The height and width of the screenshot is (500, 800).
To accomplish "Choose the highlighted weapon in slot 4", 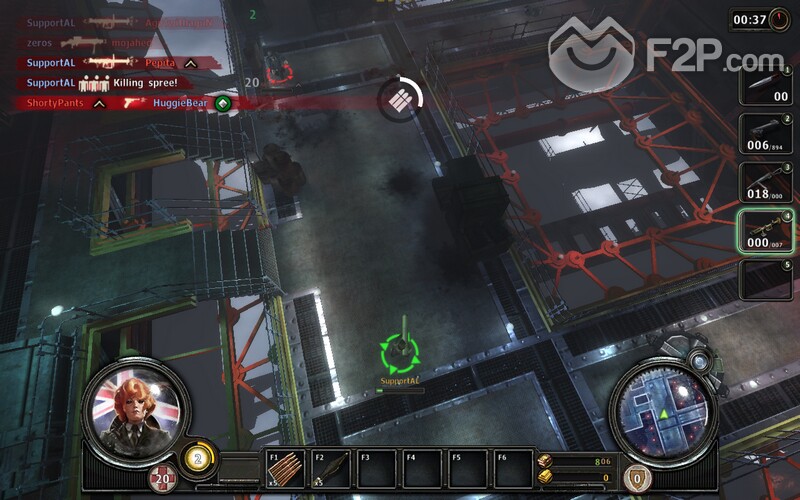I will click(766, 230).
